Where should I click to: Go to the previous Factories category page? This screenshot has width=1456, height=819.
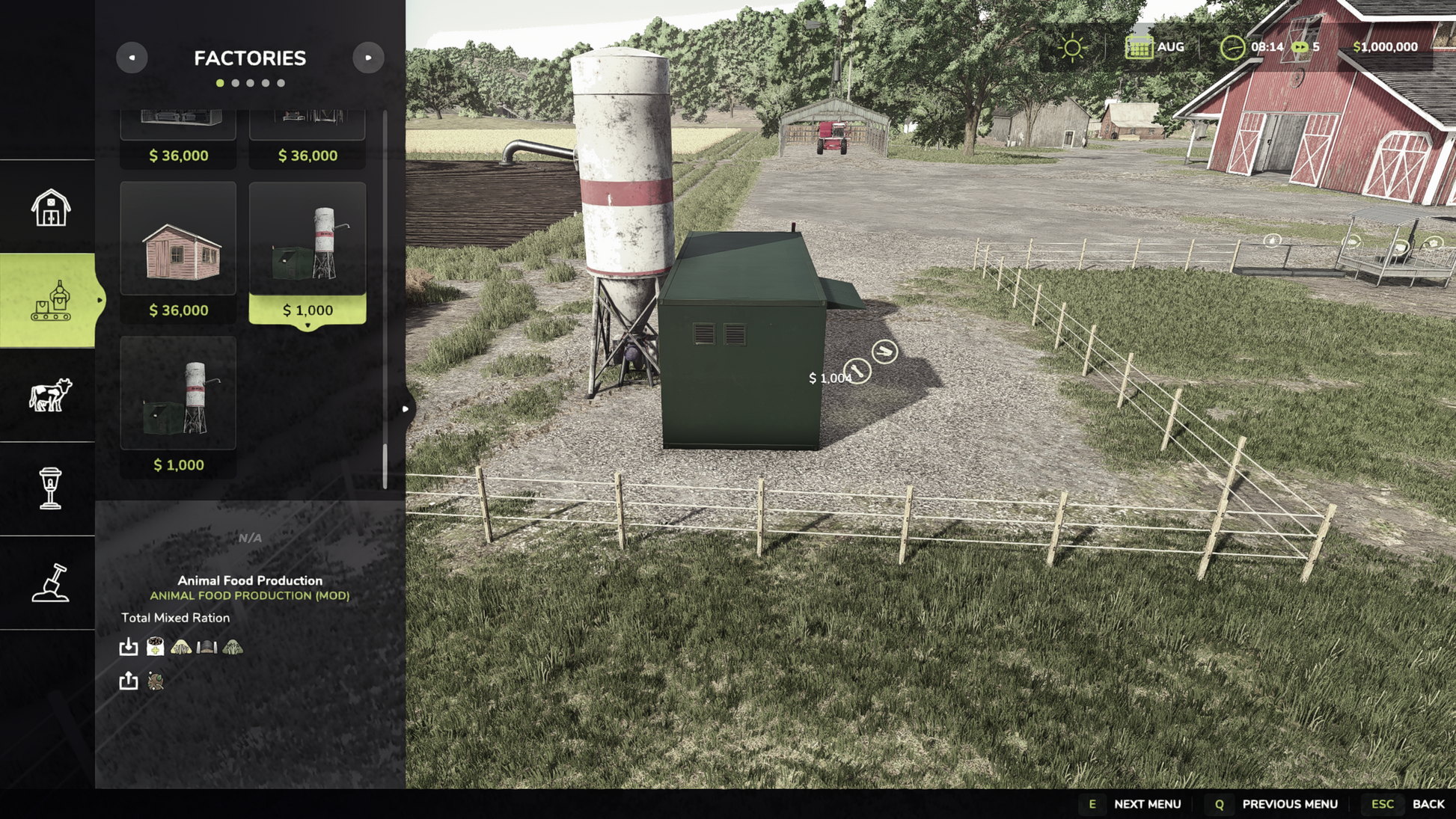(132, 58)
